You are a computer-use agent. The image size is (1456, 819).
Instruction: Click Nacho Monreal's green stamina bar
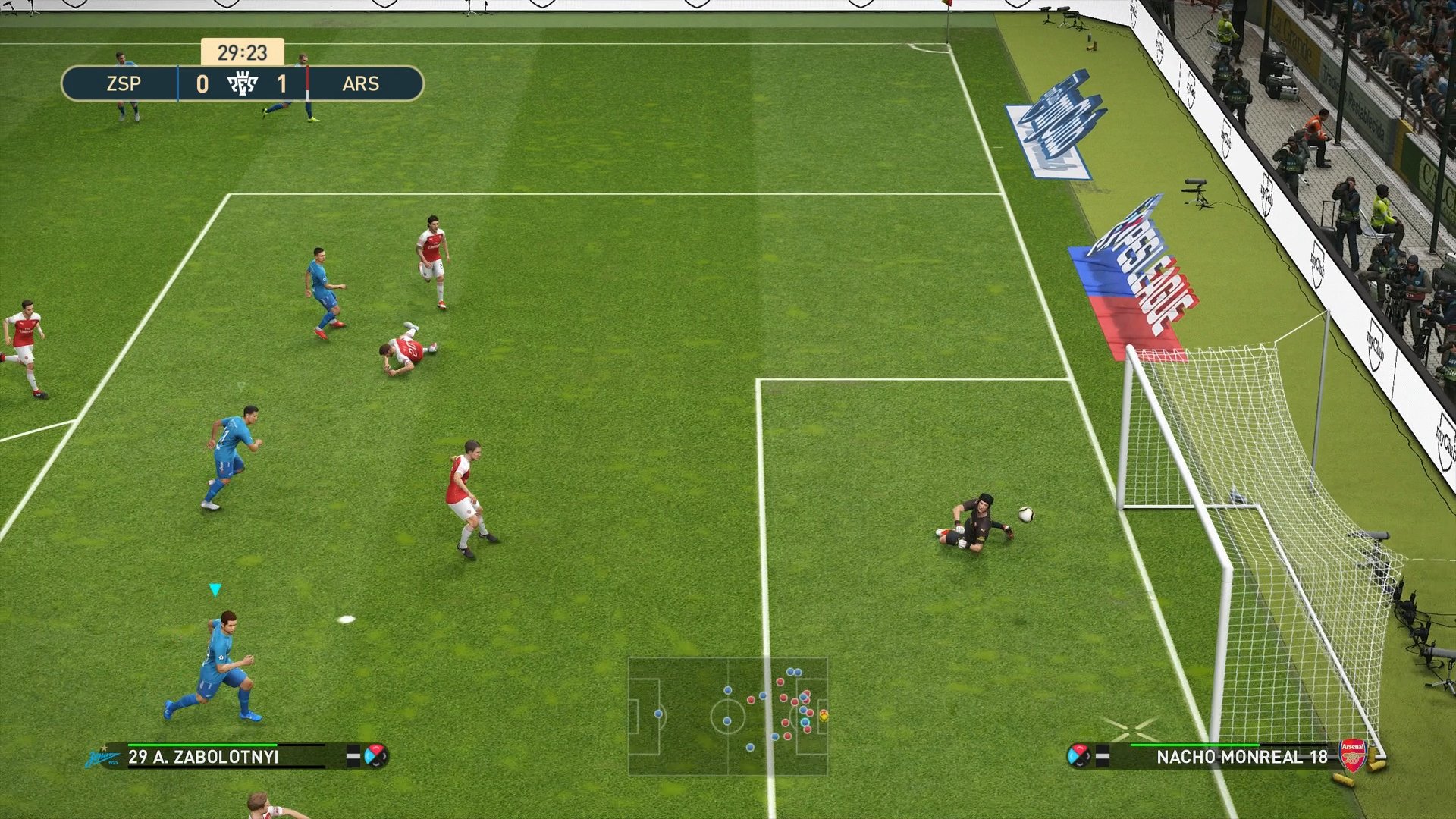click(x=1195, y=745)
